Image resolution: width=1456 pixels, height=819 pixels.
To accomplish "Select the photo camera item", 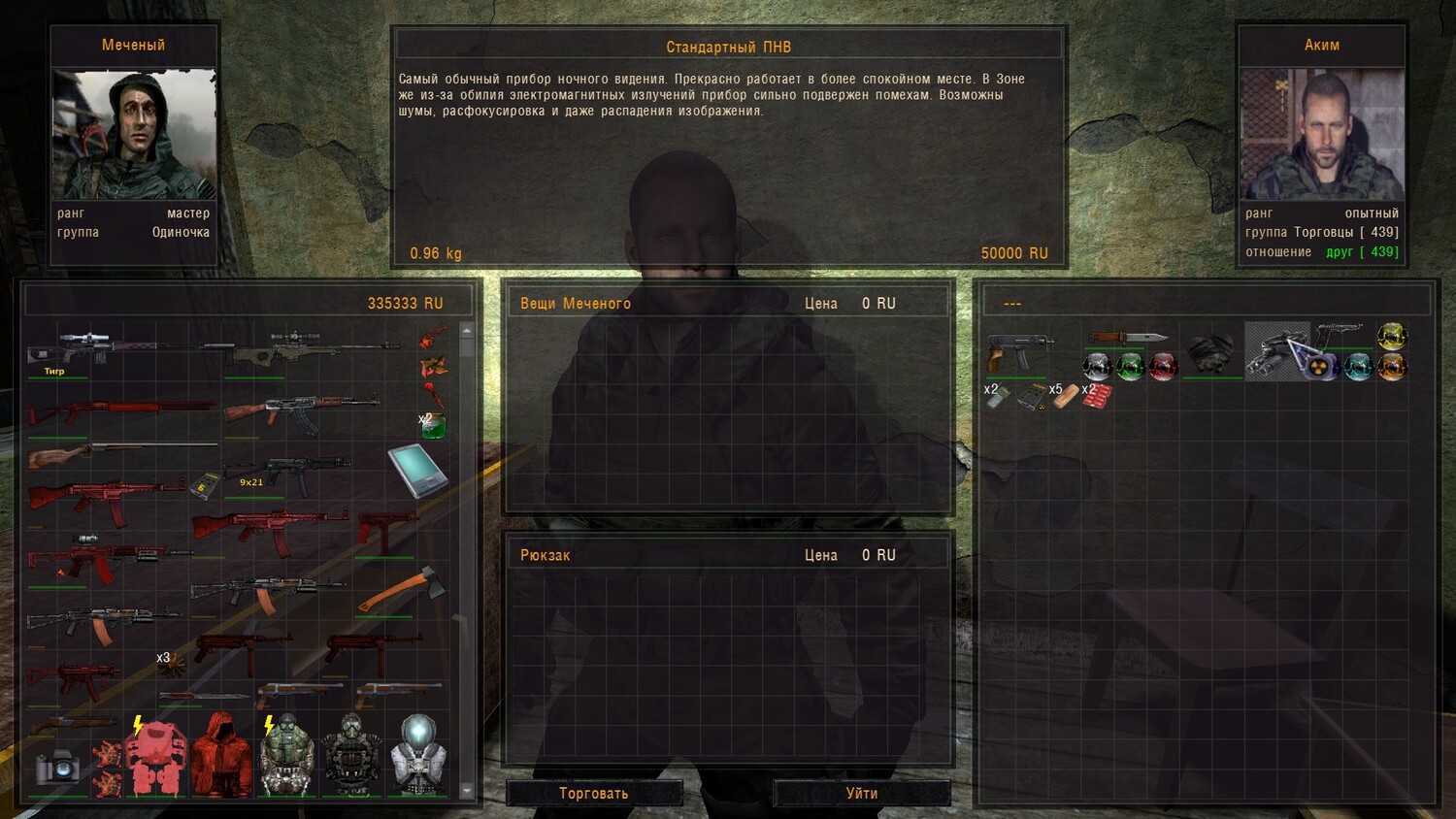I will coord(57,769).
